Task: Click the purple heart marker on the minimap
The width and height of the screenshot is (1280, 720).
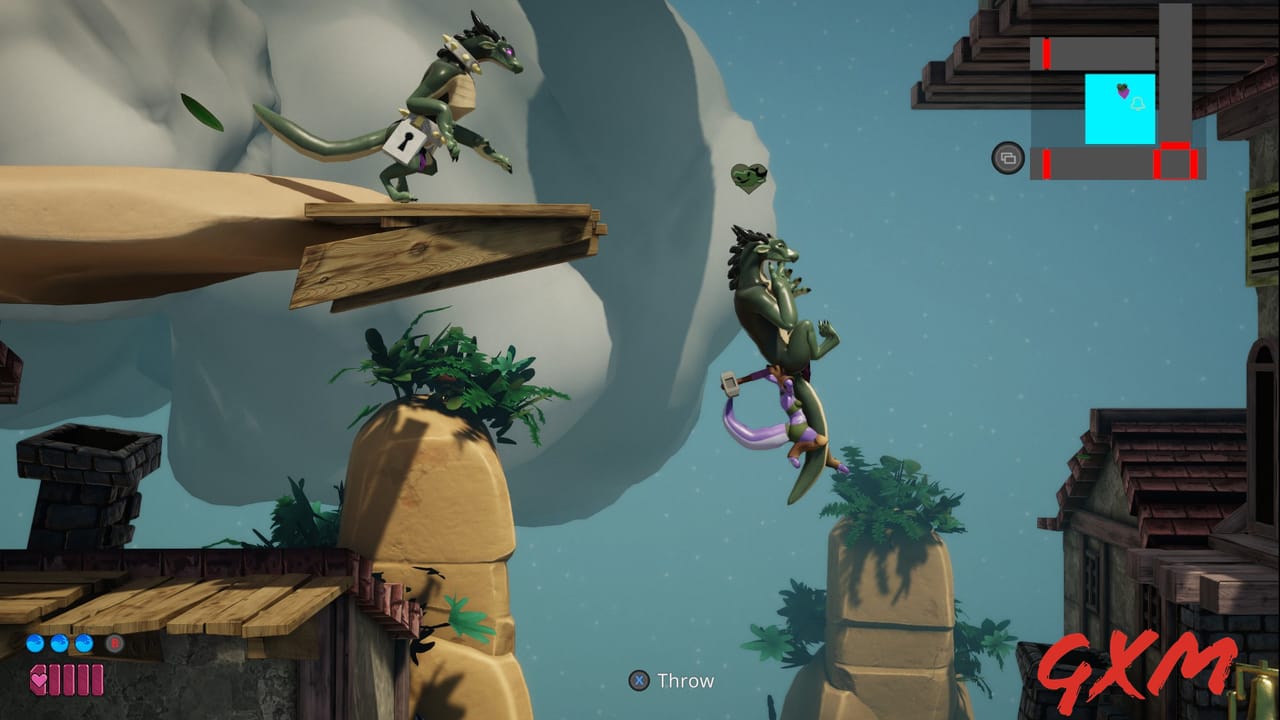Action: point(1123,92)
